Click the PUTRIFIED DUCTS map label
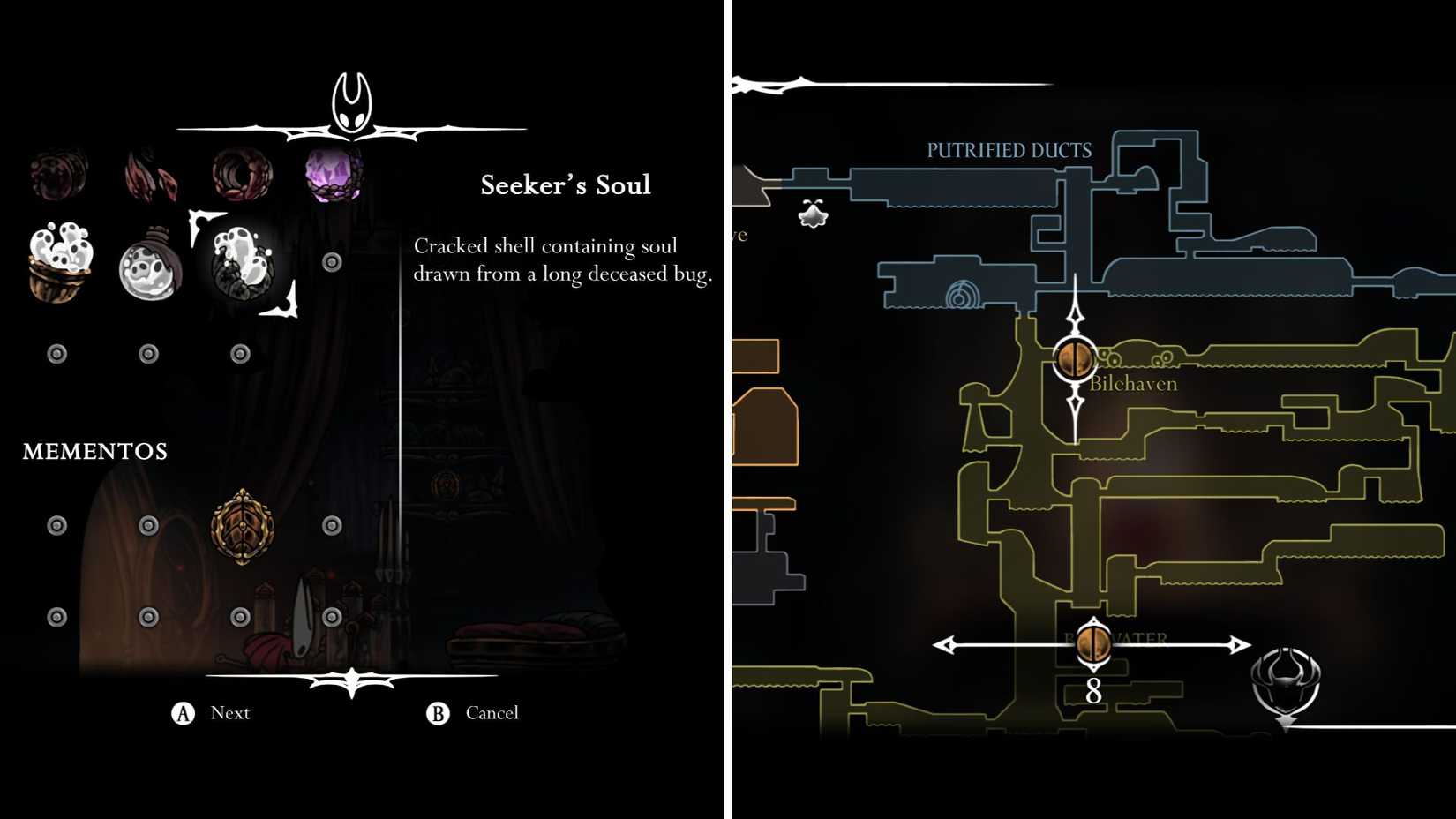This screenshot has width=1456, height=819. [x=1008, y=150]
